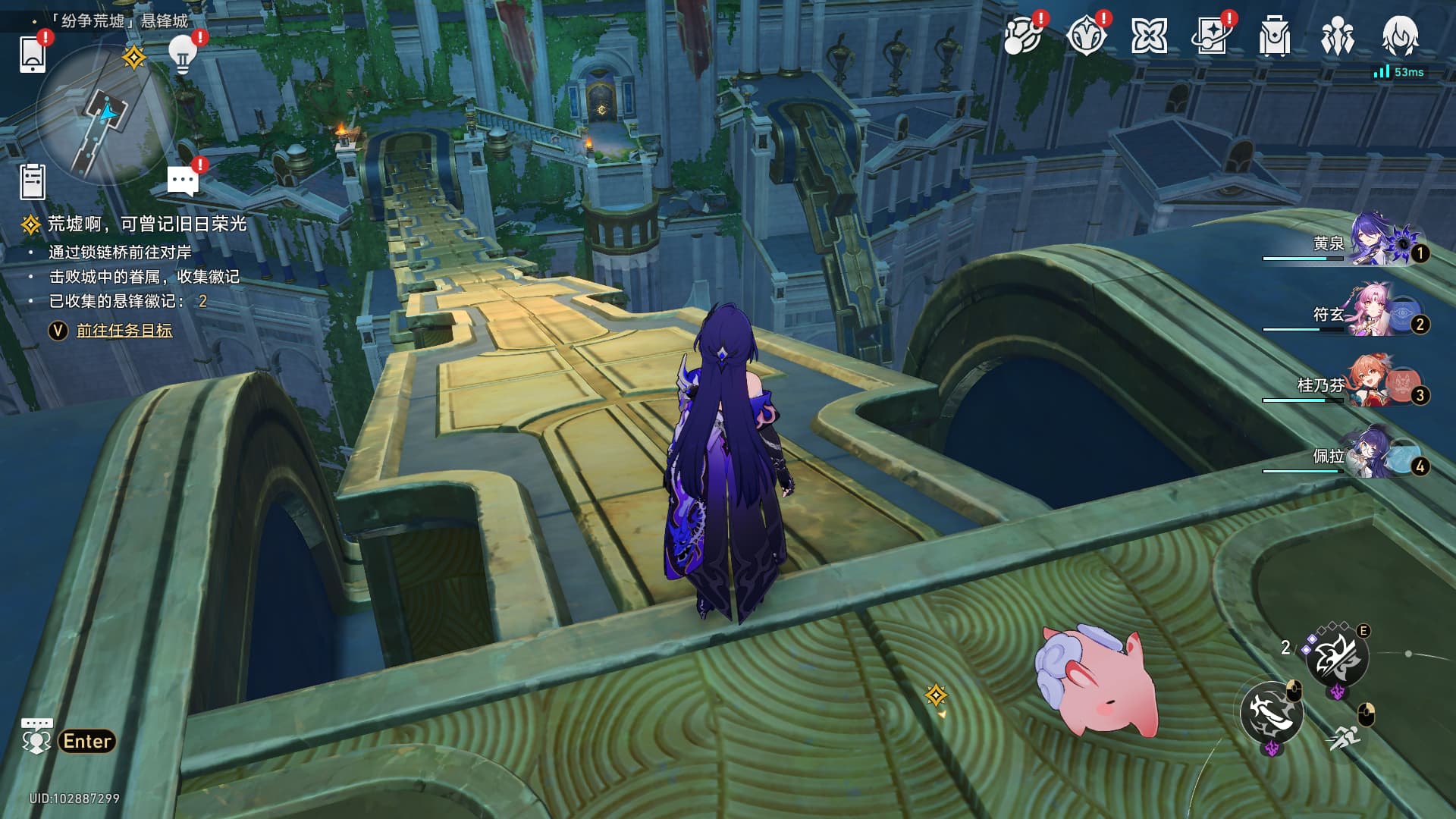Open the team setup icon
Viewport: 1456px width, 819px height.
click(x=1337, y=36)
